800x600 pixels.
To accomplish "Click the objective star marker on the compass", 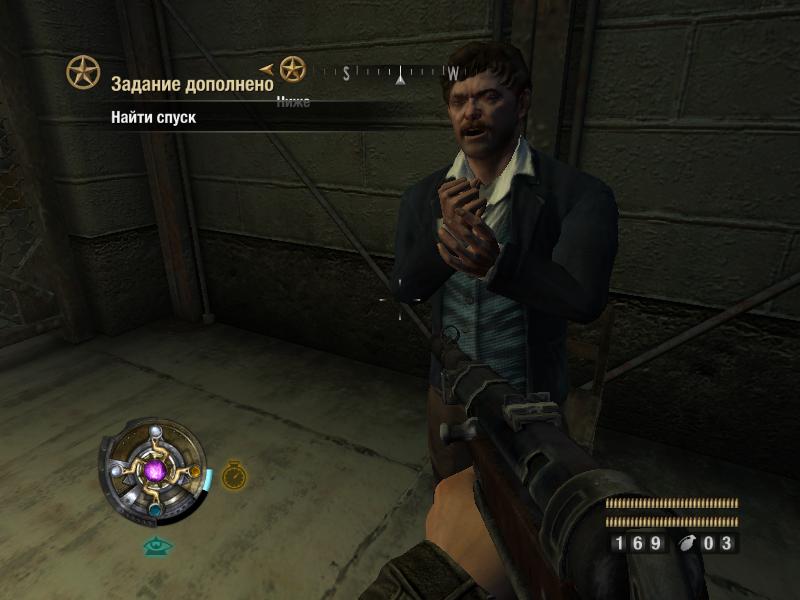I will [292, 69].
